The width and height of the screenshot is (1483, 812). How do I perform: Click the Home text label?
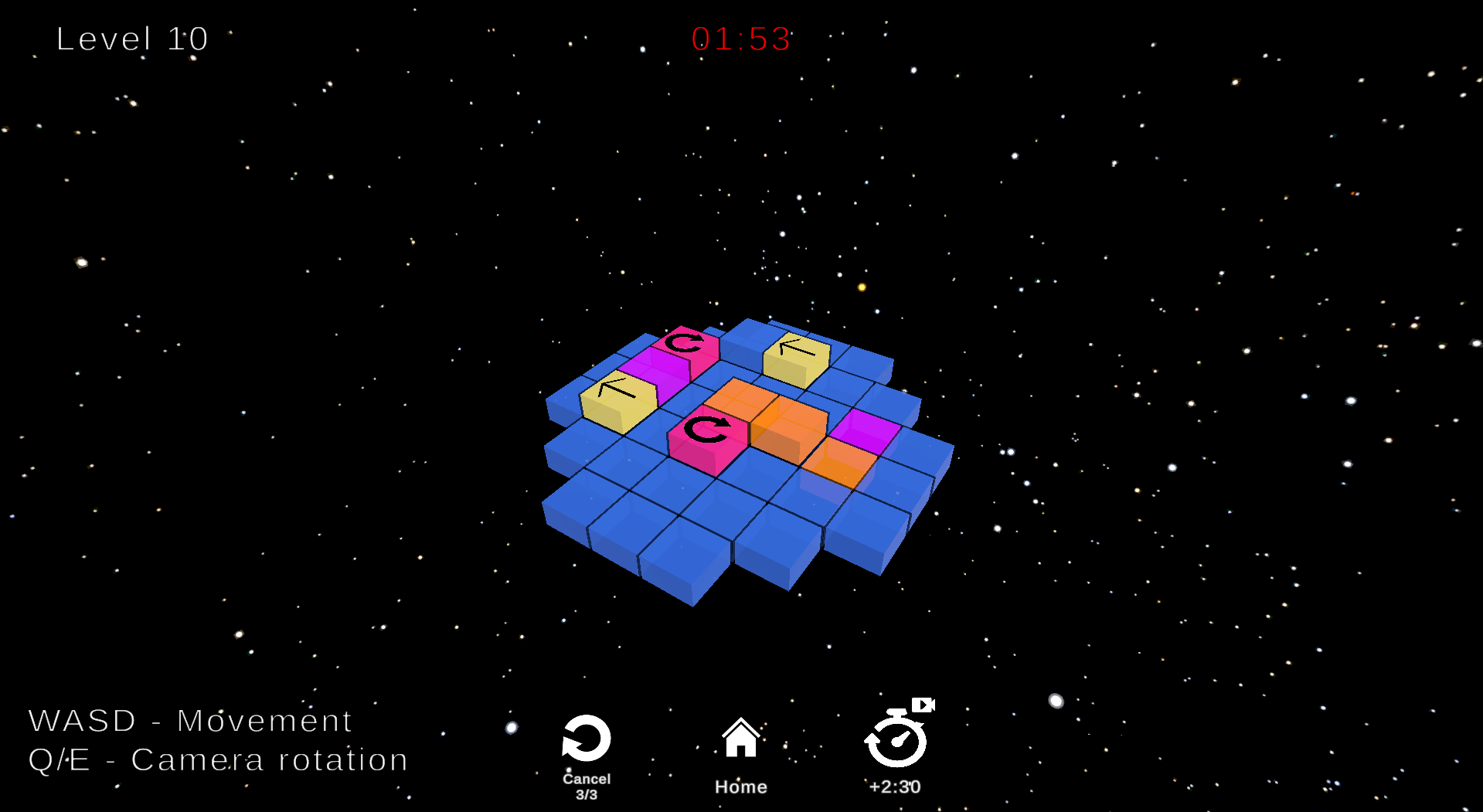(740, 787)
